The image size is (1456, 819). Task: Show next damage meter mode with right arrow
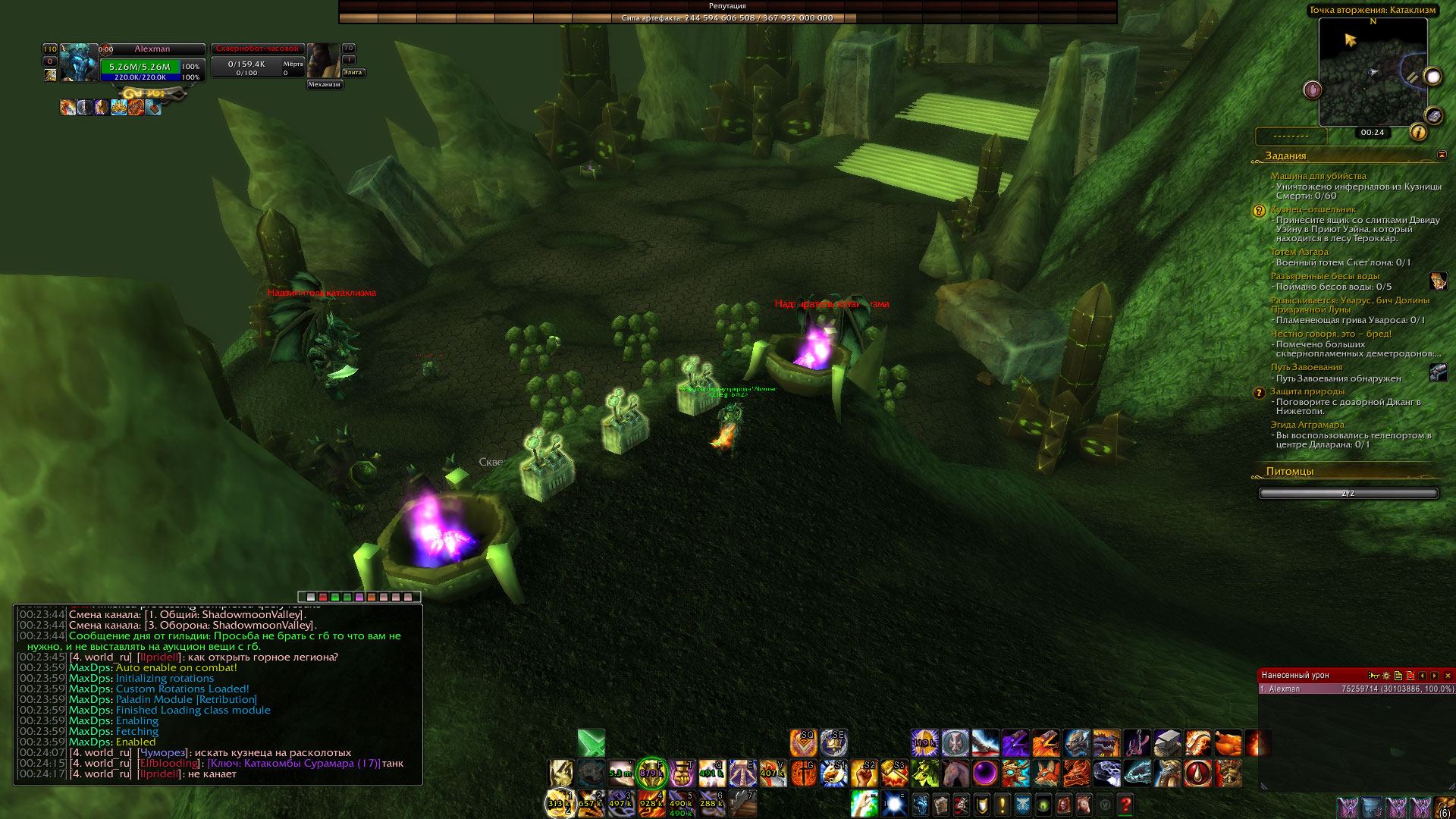[1435, 676]
